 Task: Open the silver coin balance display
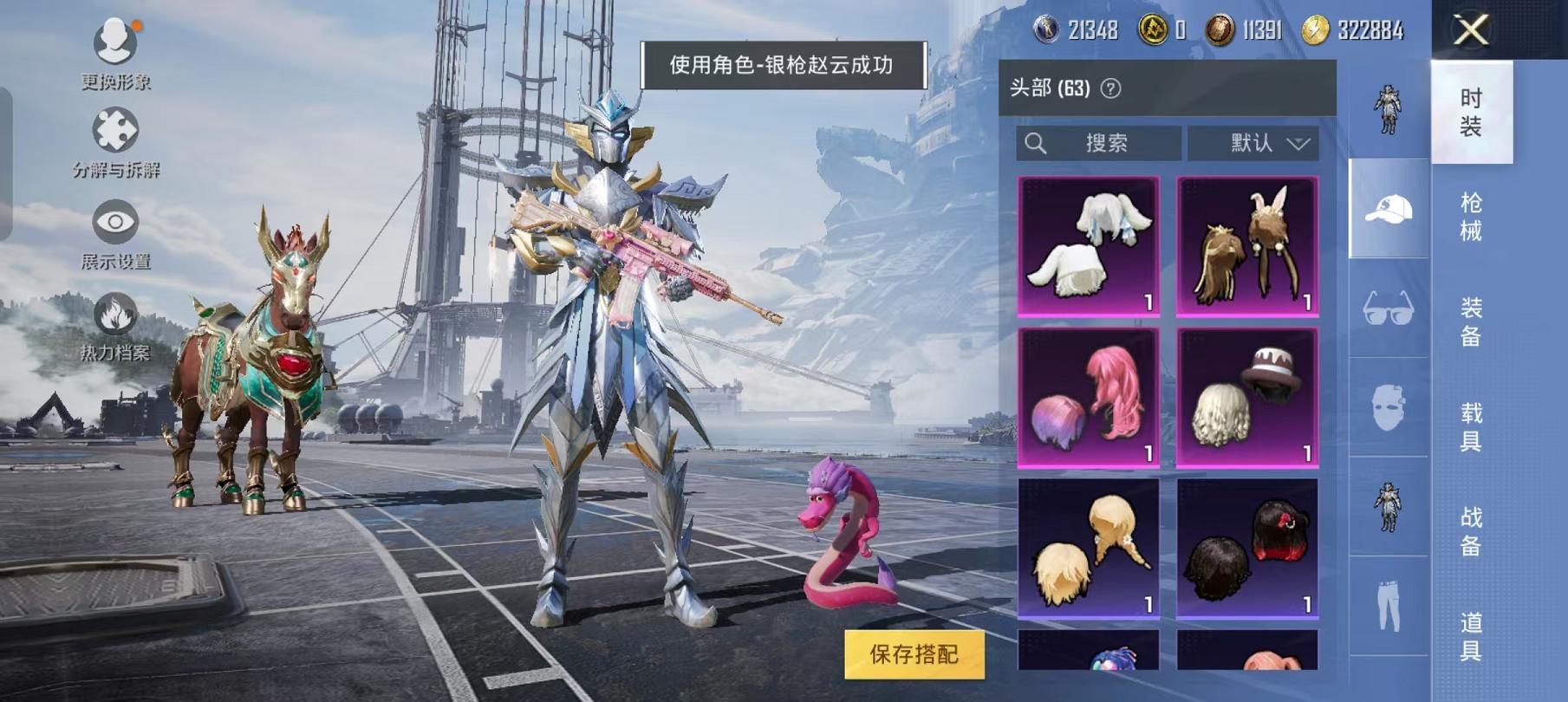tap(1075, 29)
